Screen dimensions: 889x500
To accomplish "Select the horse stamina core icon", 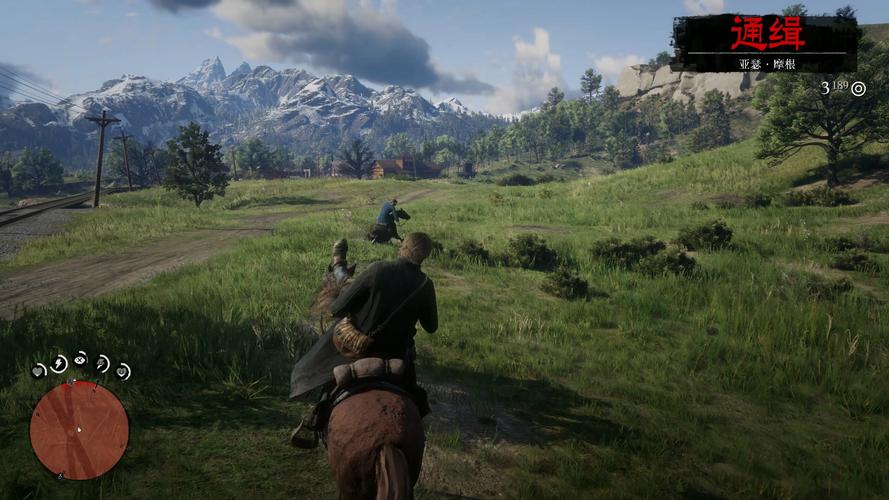I will coord(103,363).
